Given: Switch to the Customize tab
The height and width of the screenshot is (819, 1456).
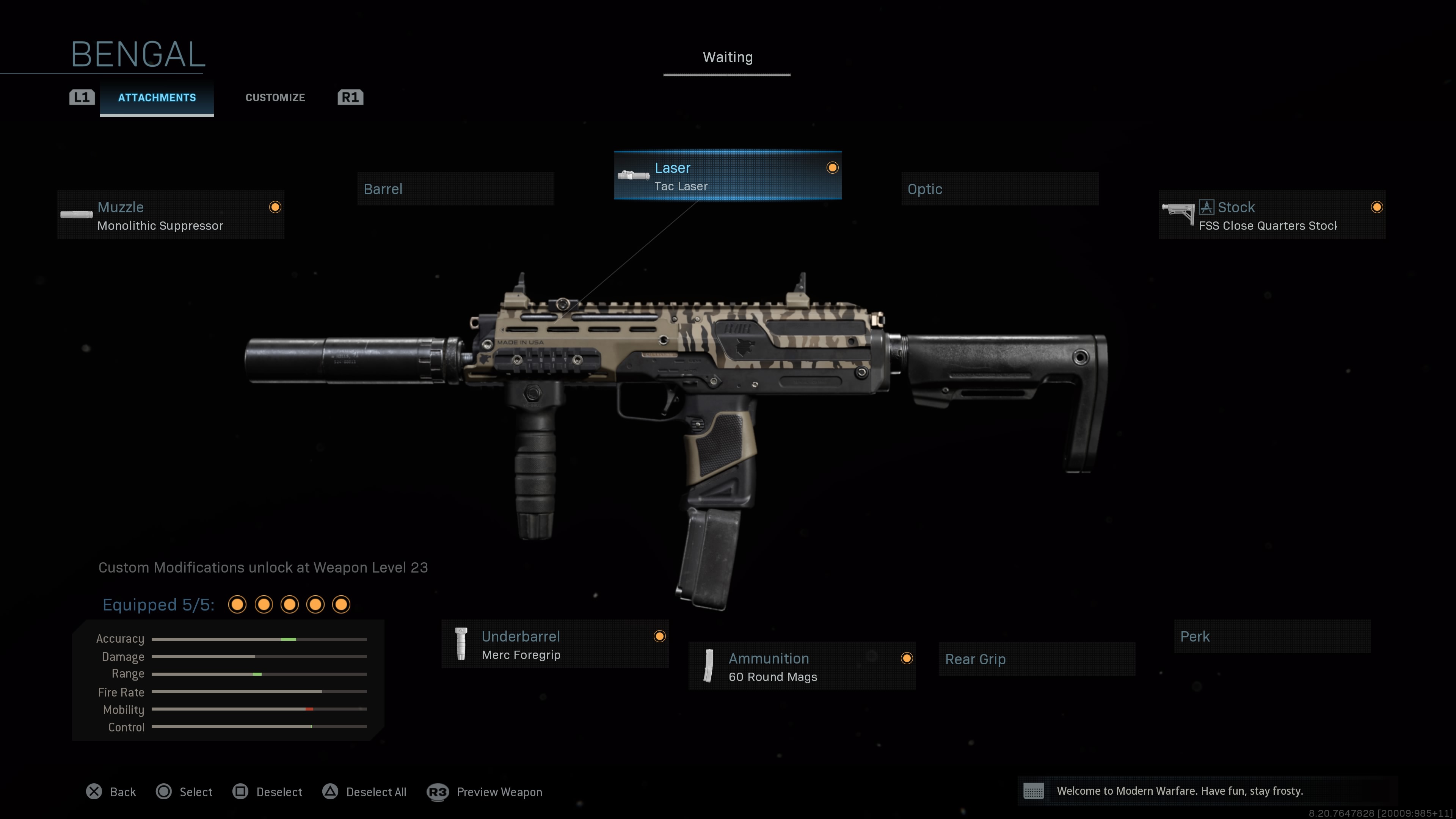Looking at the screenshot, I should click(275, 97).
